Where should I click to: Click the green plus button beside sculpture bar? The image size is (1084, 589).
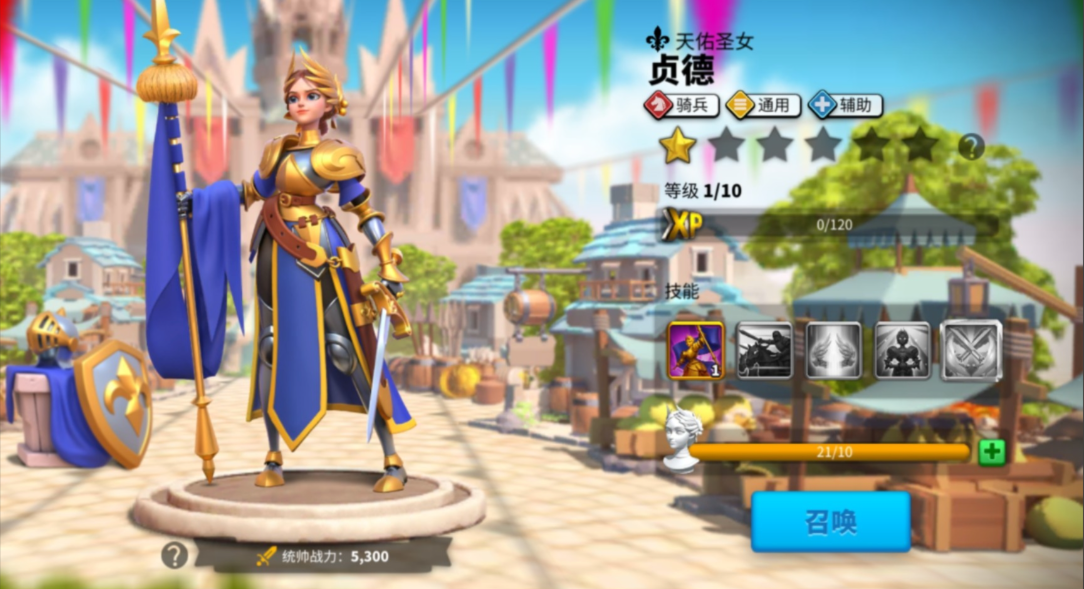(x=991, y=452)
